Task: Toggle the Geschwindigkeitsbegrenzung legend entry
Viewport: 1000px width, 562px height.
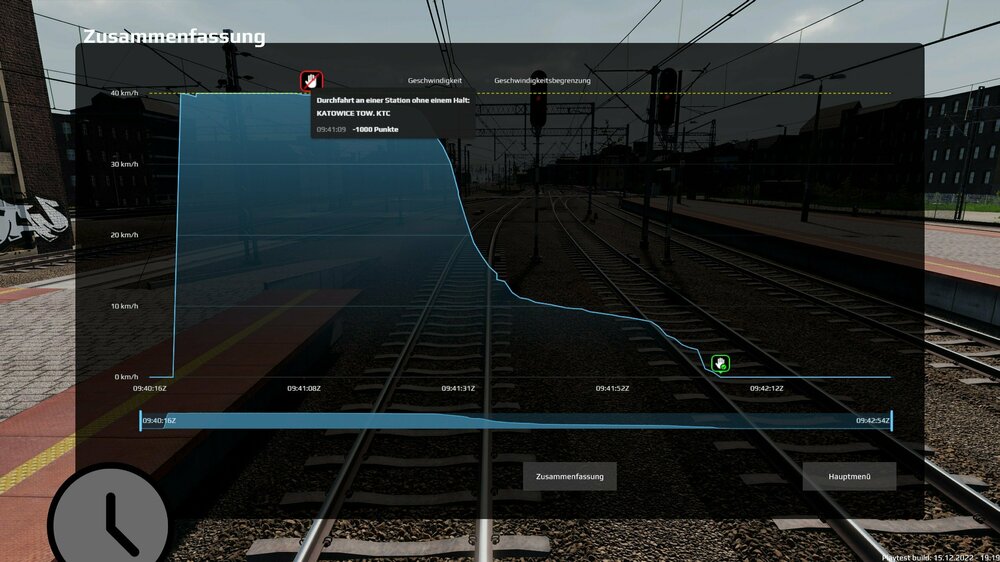Action: [x=542, y=80]
